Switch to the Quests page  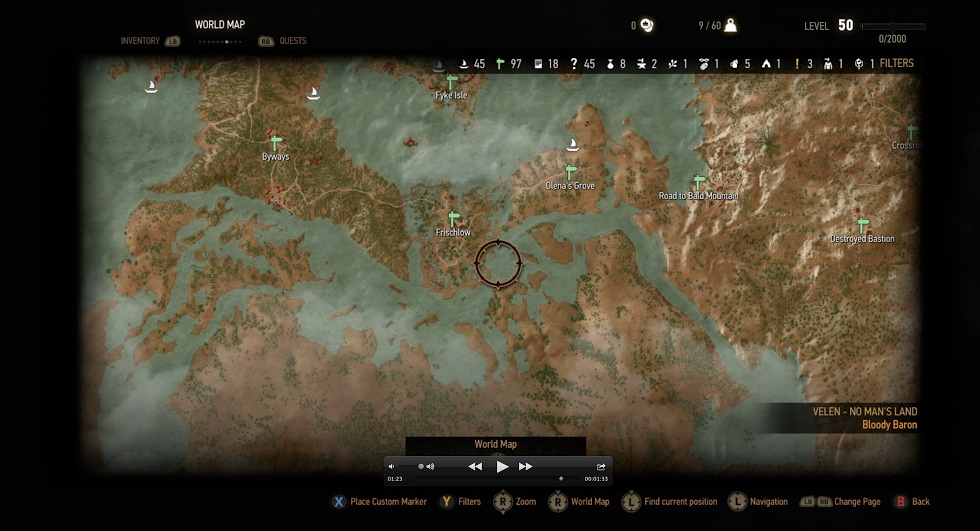[x=293, y=41]
